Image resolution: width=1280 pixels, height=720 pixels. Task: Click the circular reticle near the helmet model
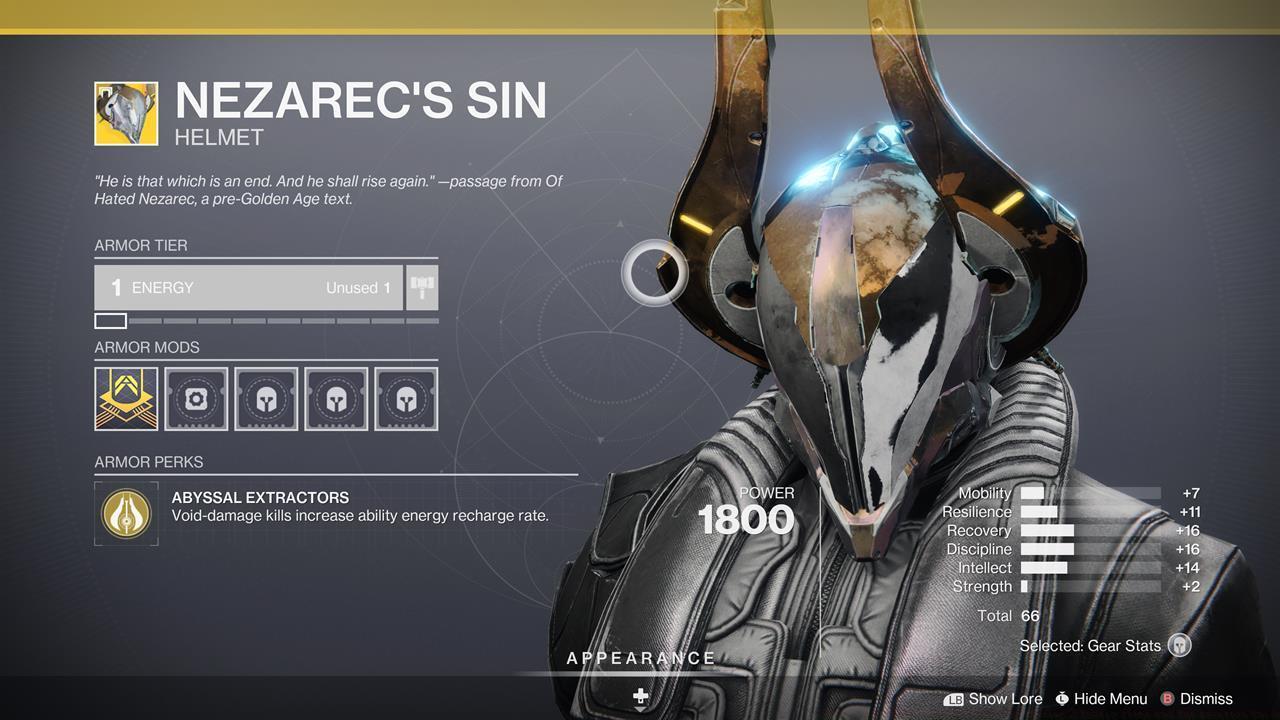[655, 270]
